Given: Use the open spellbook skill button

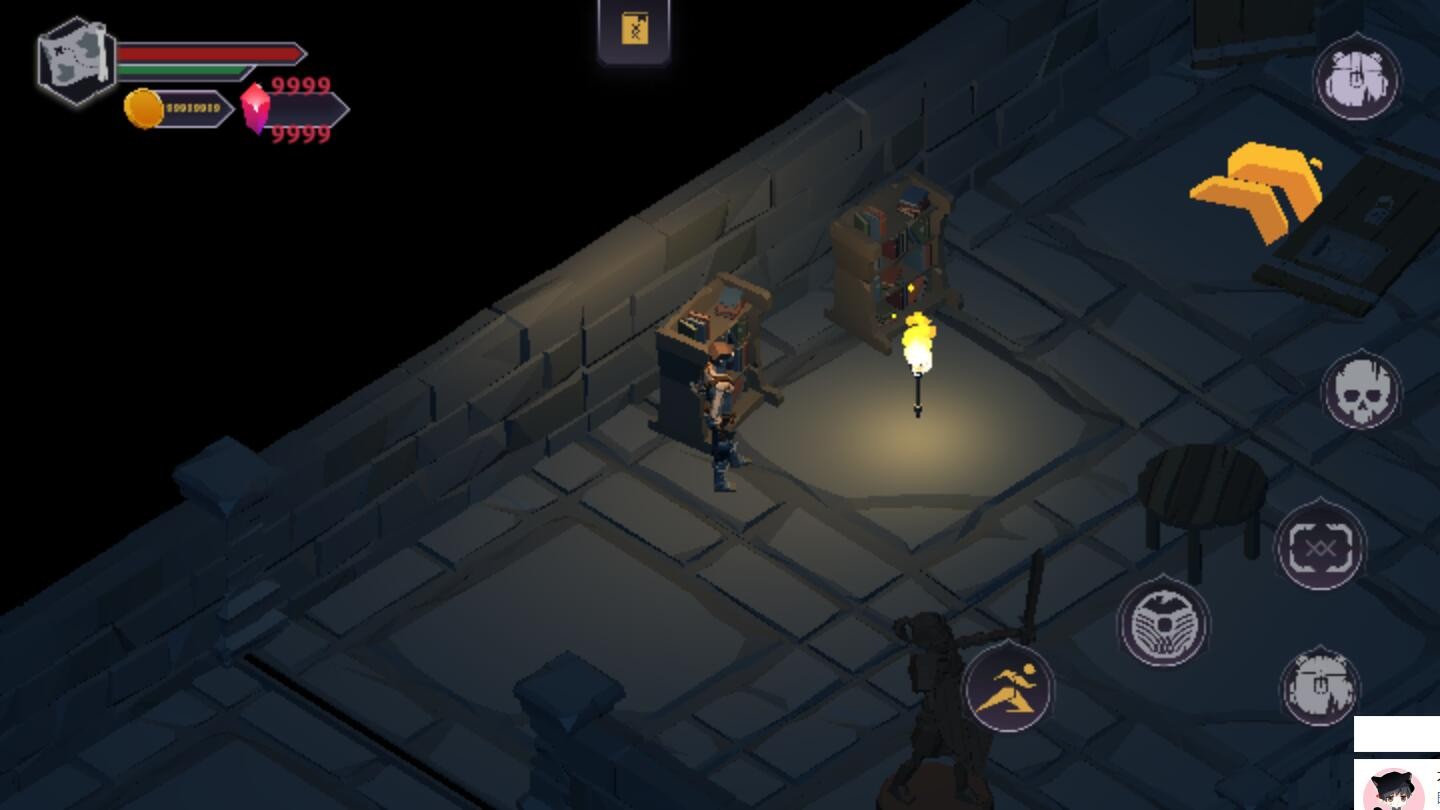Looking at the screenshot, I should point(1163,622).
